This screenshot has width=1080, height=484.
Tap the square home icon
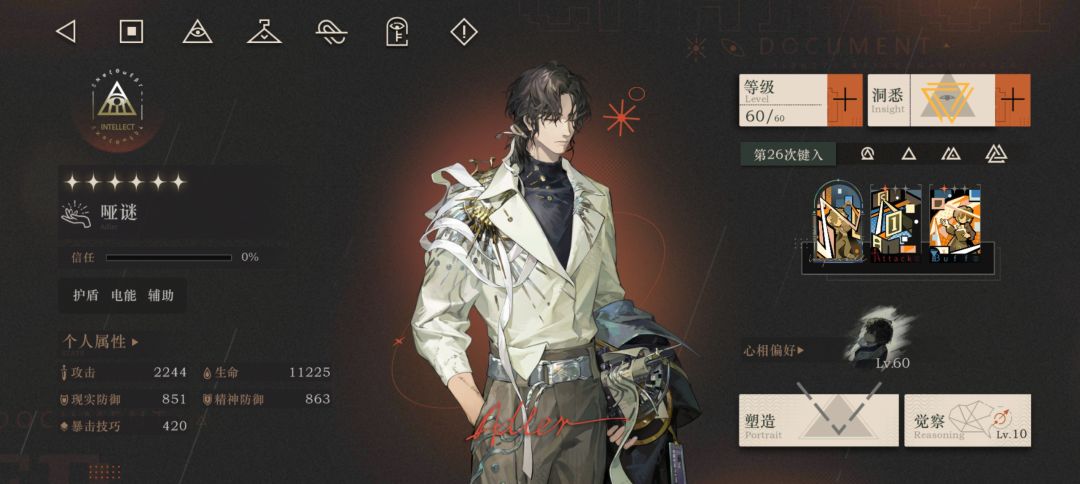(131, 32)
